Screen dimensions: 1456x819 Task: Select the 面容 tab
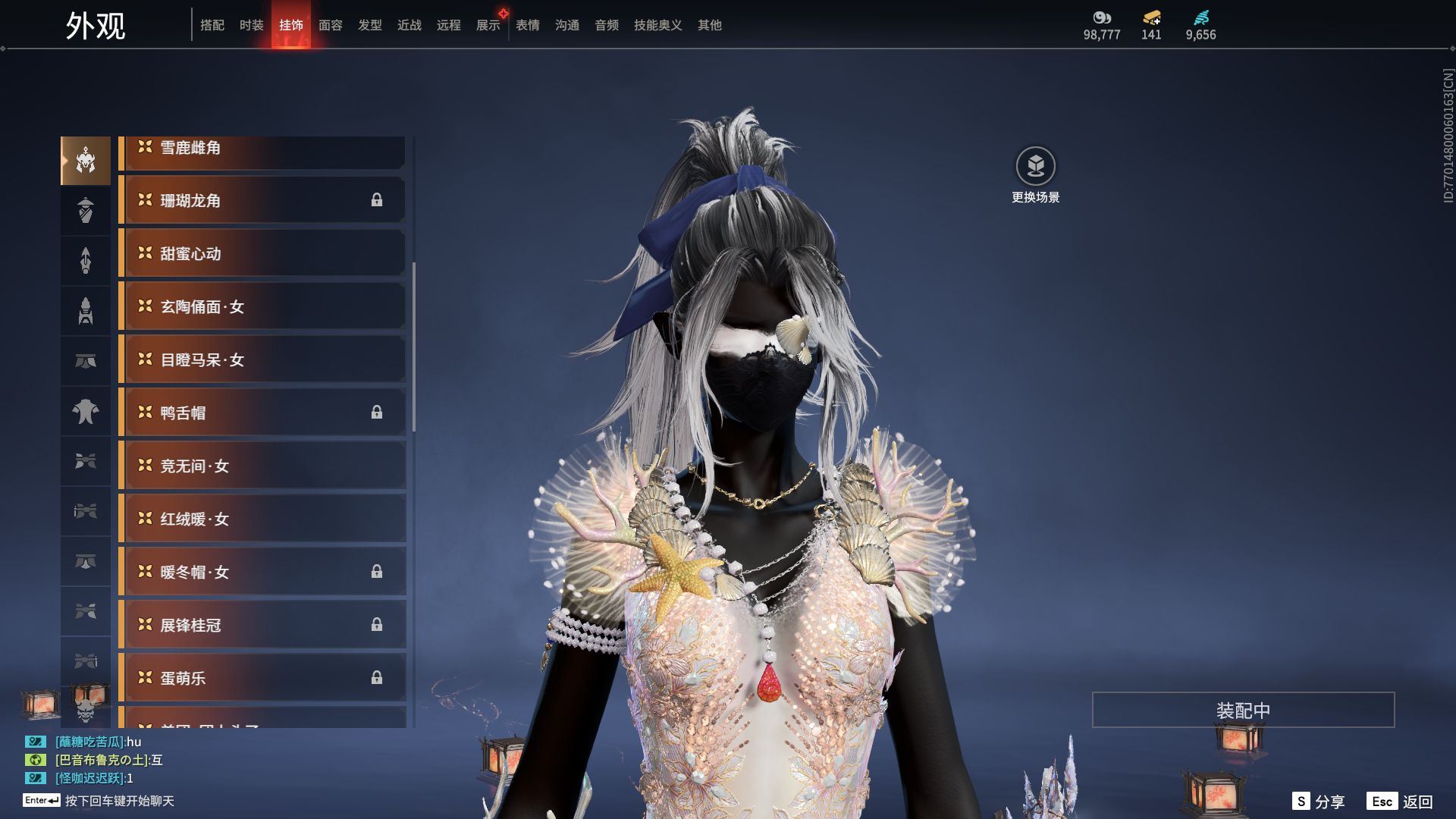331,25
